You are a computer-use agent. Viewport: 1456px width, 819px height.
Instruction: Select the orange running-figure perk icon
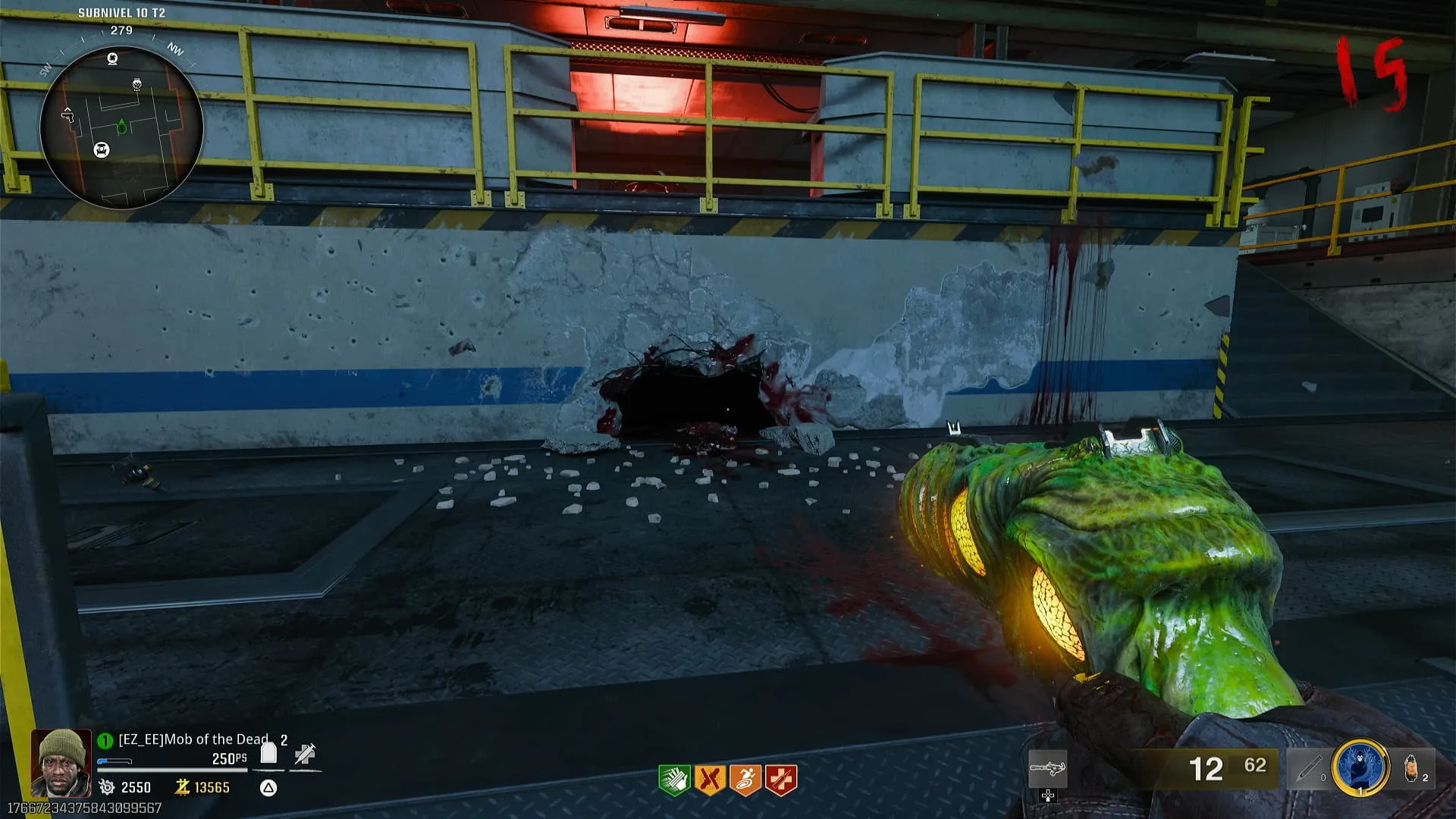click(745, 780)
